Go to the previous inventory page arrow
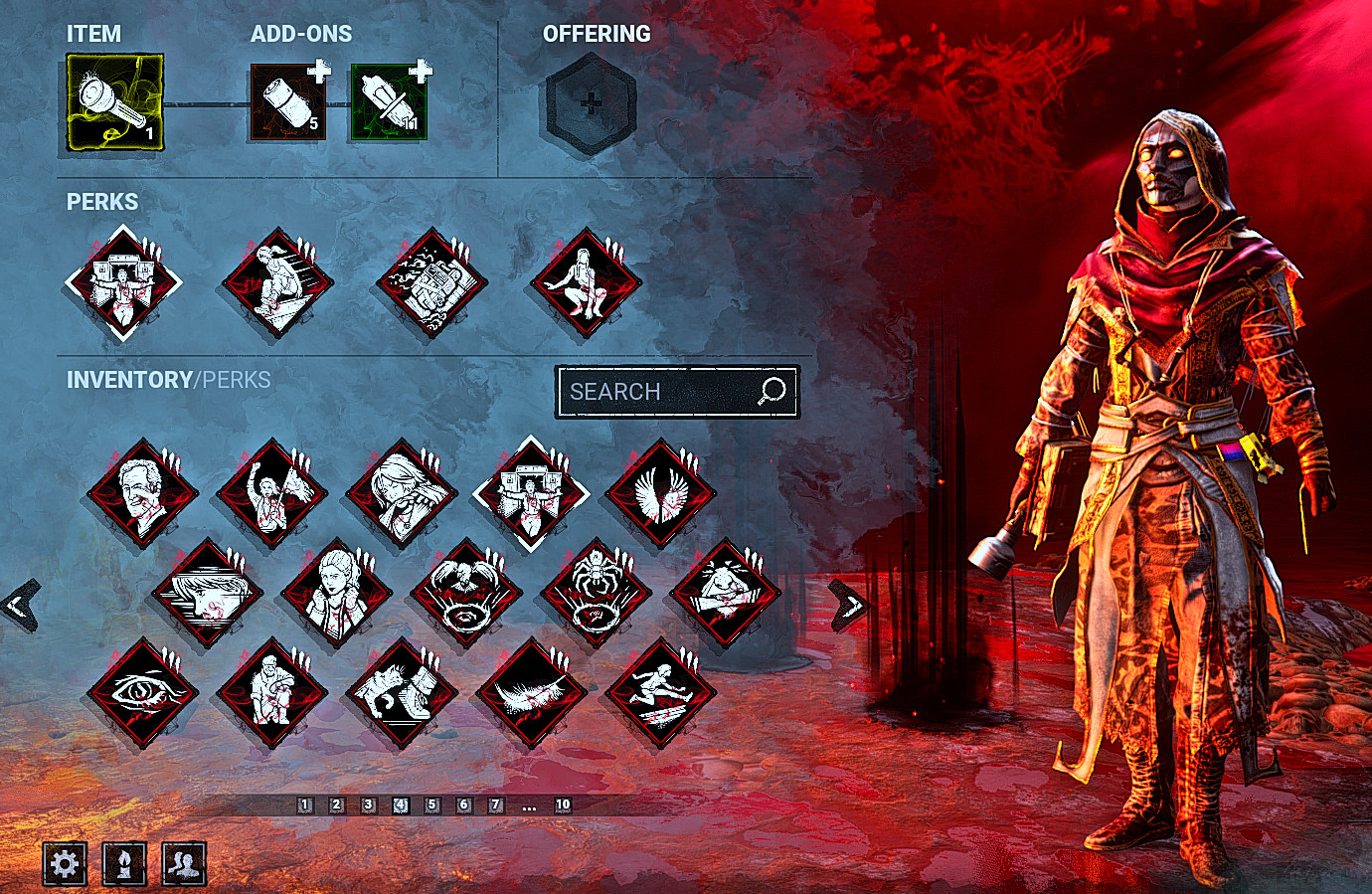 pyautogui.click(x=20, y=604)
